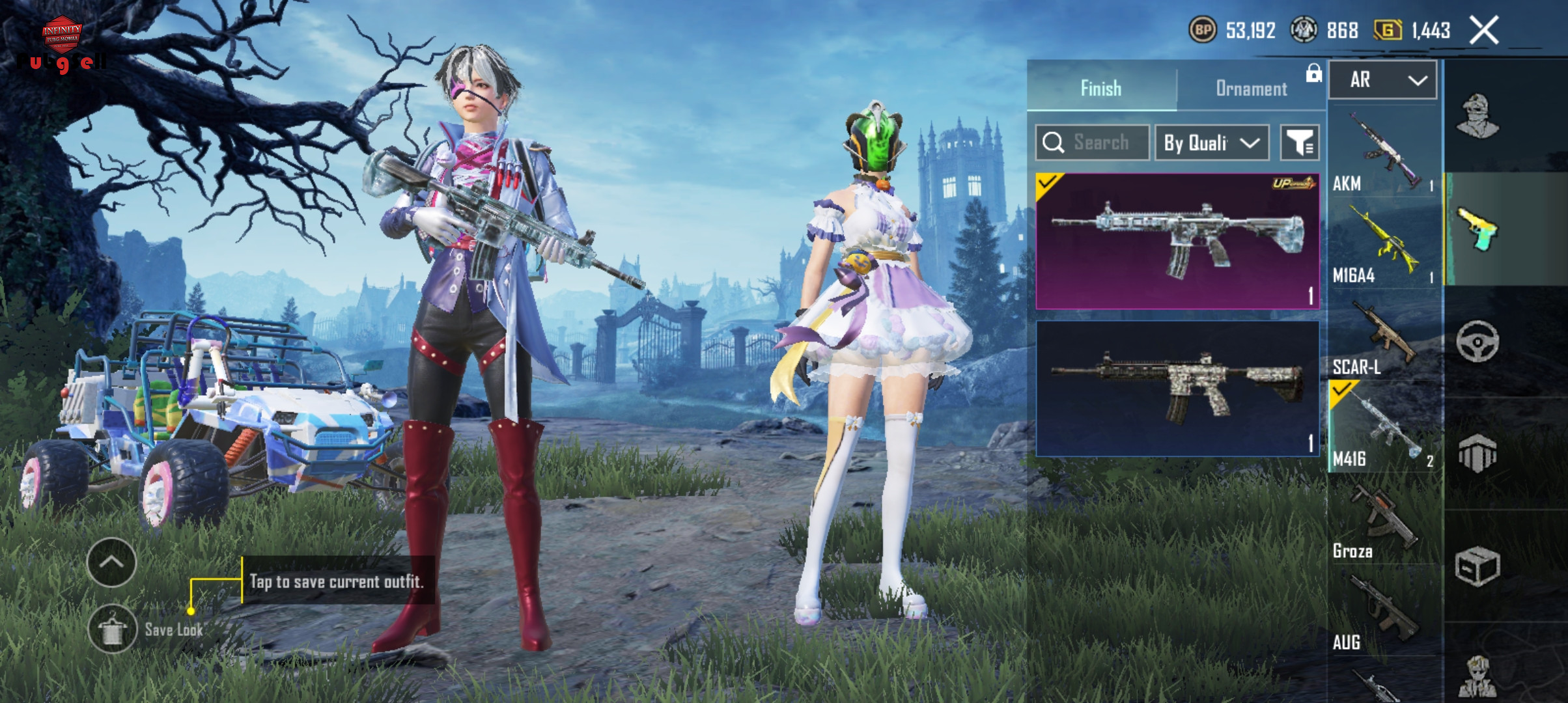
Task: Click the Search field for finishes
Action: pyautogui.click(x=1093, y=143)
